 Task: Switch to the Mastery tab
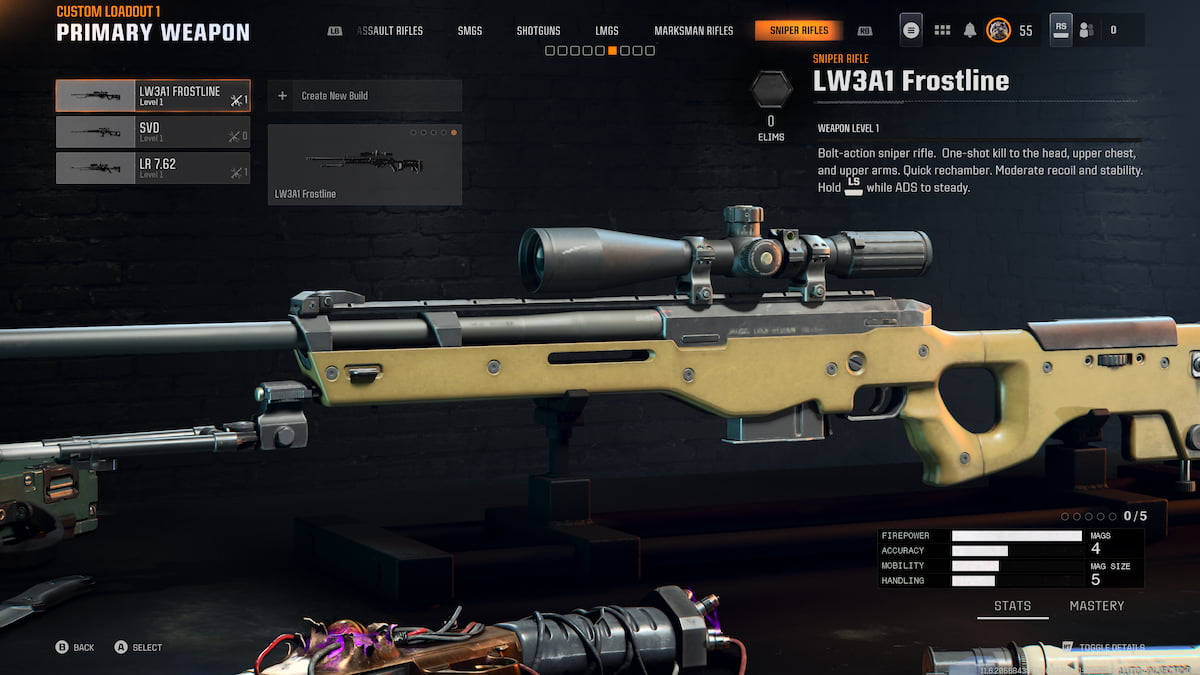(1096, 606)
